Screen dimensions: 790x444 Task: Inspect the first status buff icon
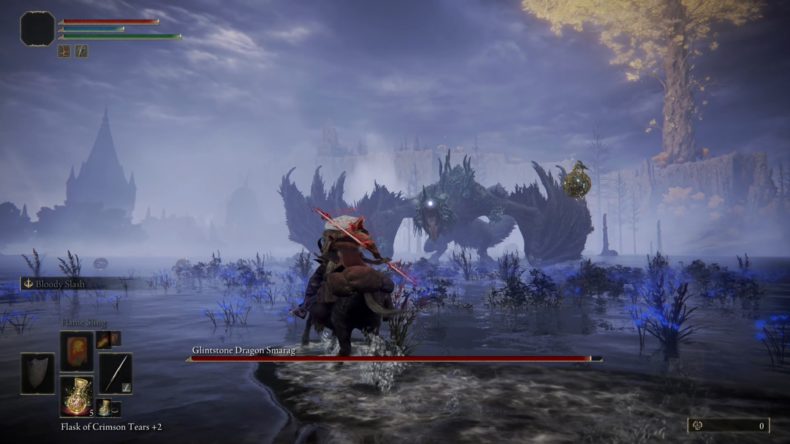[64, 50]
